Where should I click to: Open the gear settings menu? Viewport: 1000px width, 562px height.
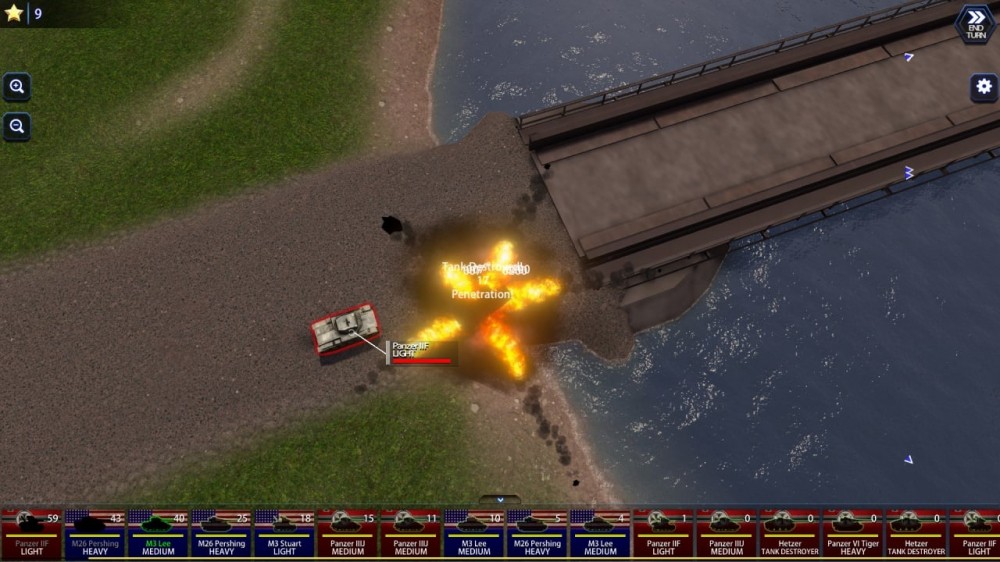coord(983,87)
